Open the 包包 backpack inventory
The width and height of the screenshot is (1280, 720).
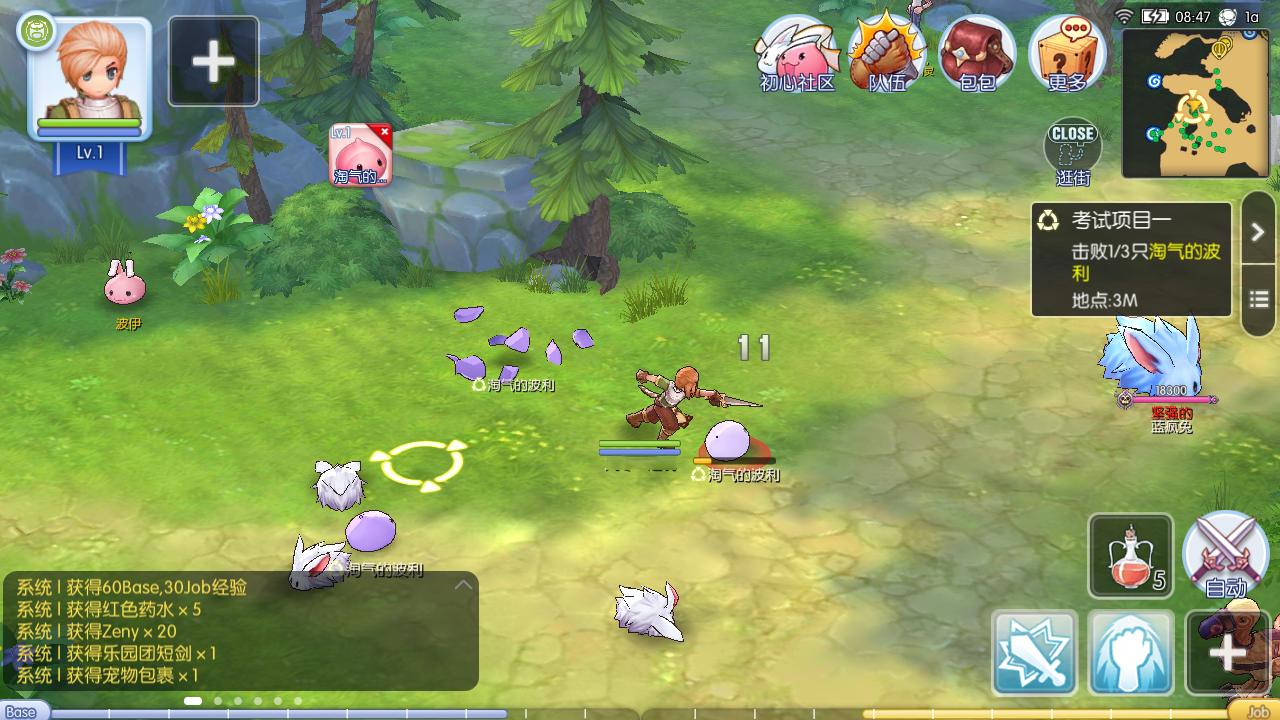(977, 54)
